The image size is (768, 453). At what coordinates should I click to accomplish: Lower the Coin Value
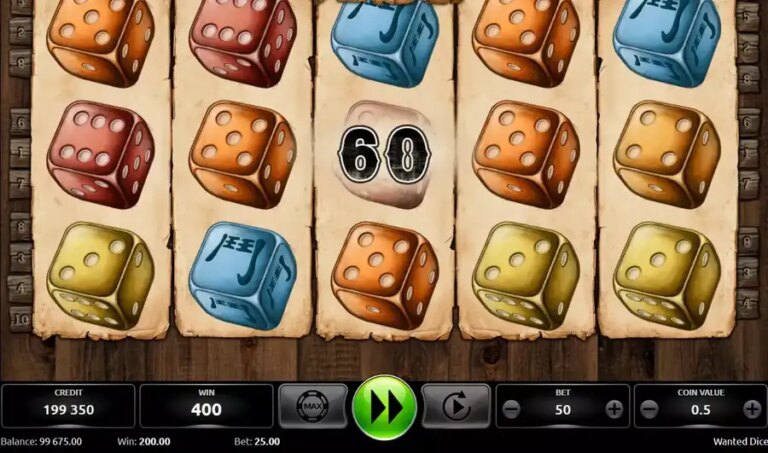(649, 409)
